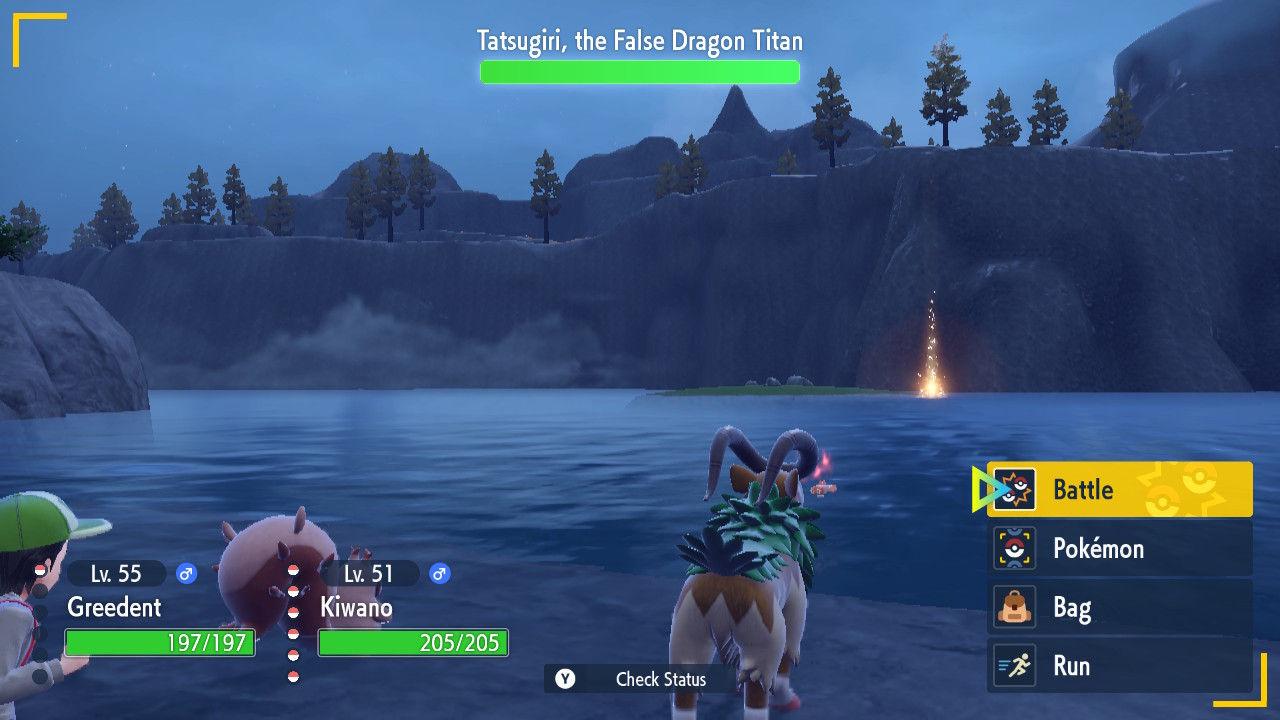Viewport: 1280px width, 720px height.
Task: Open the Pokémon party menu
Action: click(1119, 549)
